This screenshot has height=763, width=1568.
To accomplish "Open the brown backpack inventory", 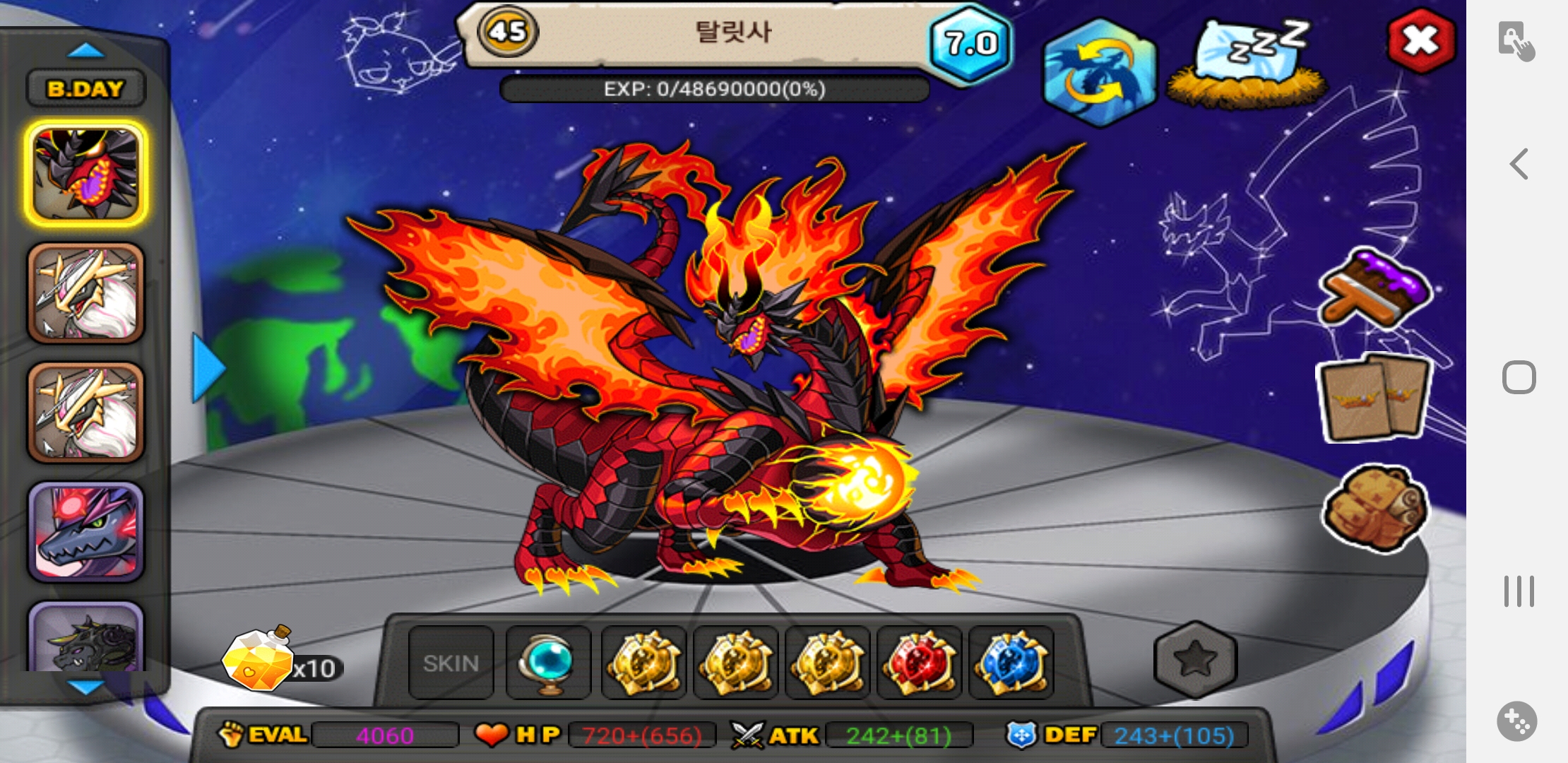I will pyautogui.click(x=1374, y=507).
